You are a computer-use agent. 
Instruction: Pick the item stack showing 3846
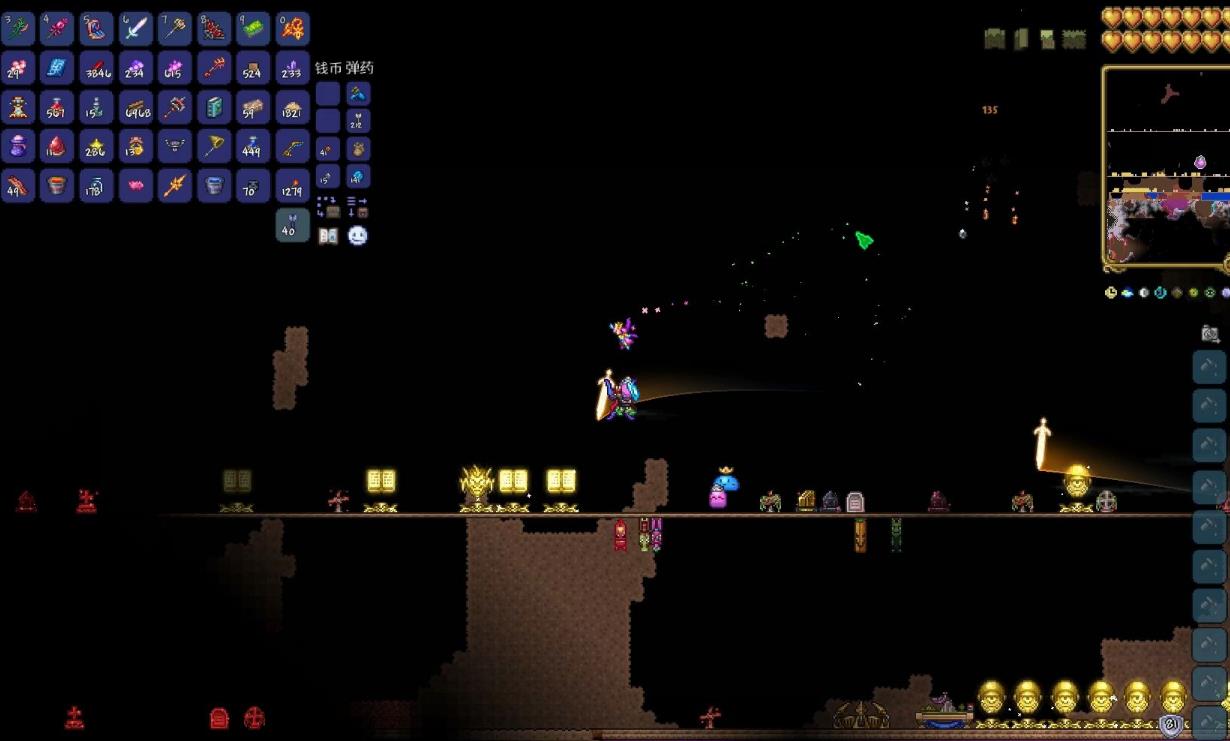click(96, 68)
